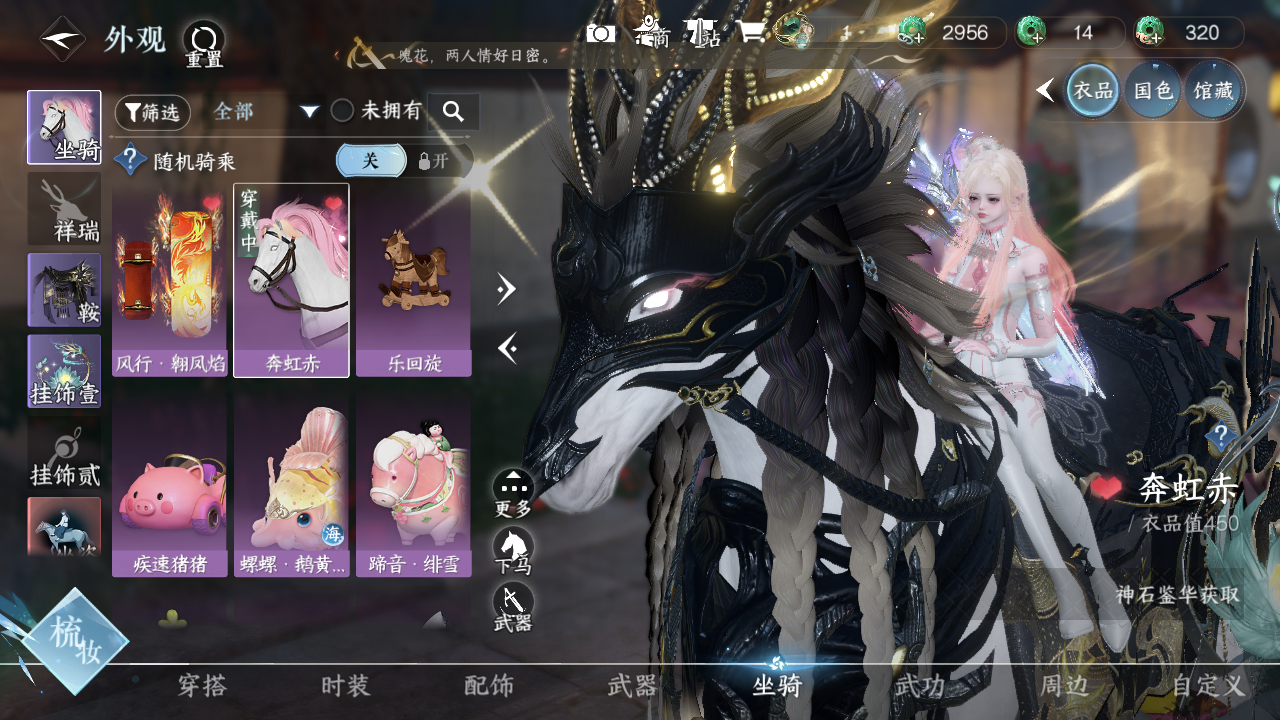This screenshot has height=720, width=1280.
Task: Reset appearance with the 重置 button
Action: pyautogui.click(x=204, y=44)
